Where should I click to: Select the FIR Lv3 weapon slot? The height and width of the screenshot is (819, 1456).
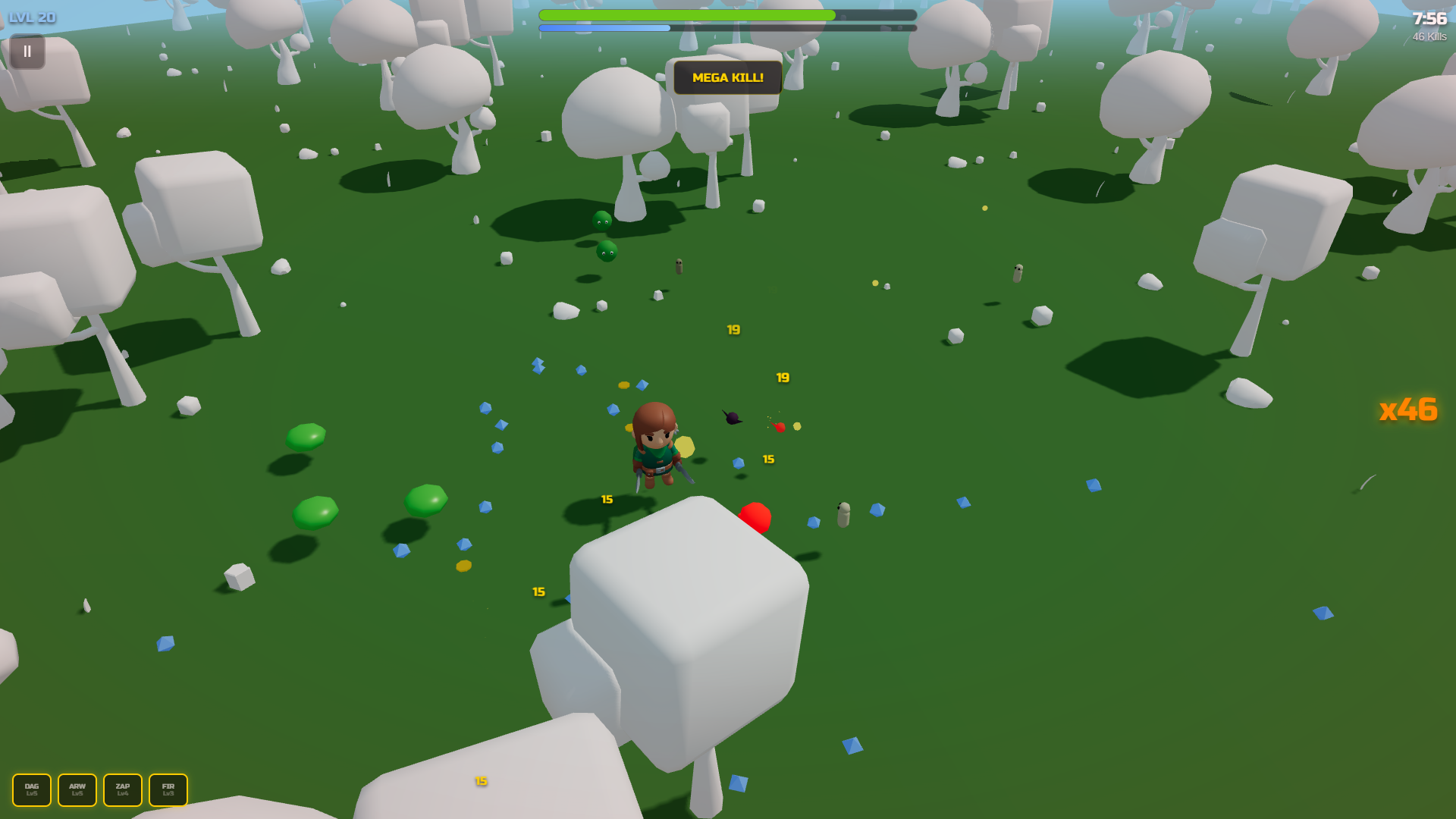pos(168,789)
